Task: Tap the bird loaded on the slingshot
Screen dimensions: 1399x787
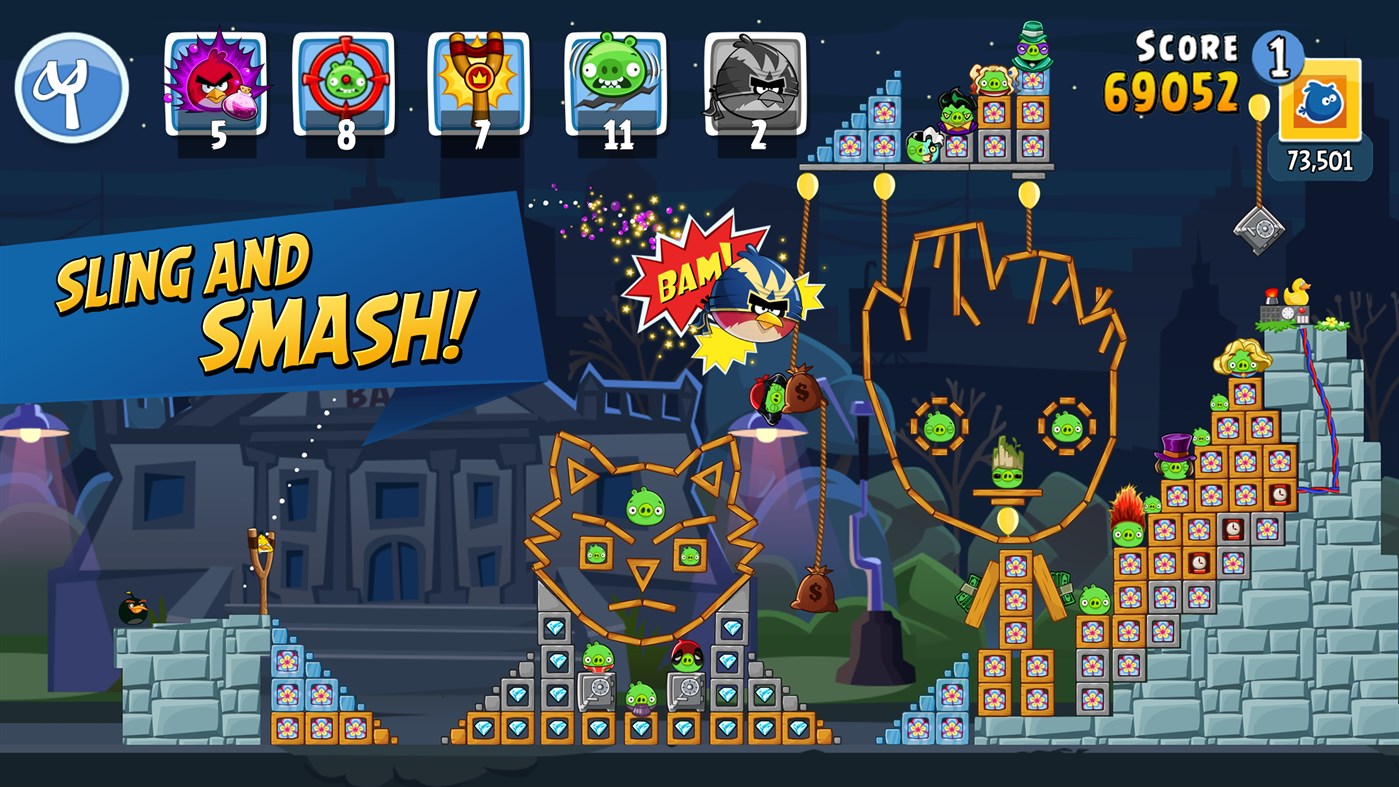Action: pos(267,543)
